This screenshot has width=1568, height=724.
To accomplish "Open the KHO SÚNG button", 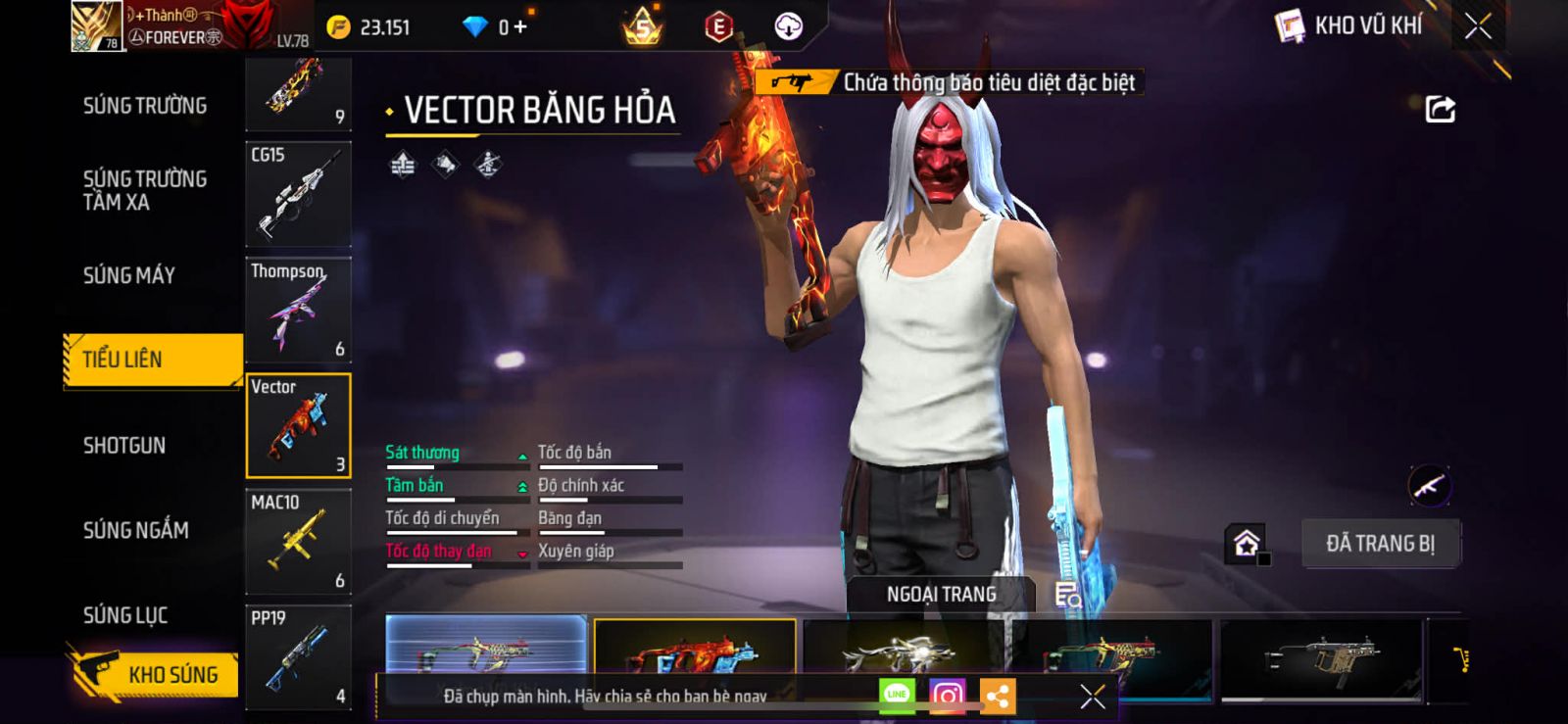I will [x=155, y=674].
